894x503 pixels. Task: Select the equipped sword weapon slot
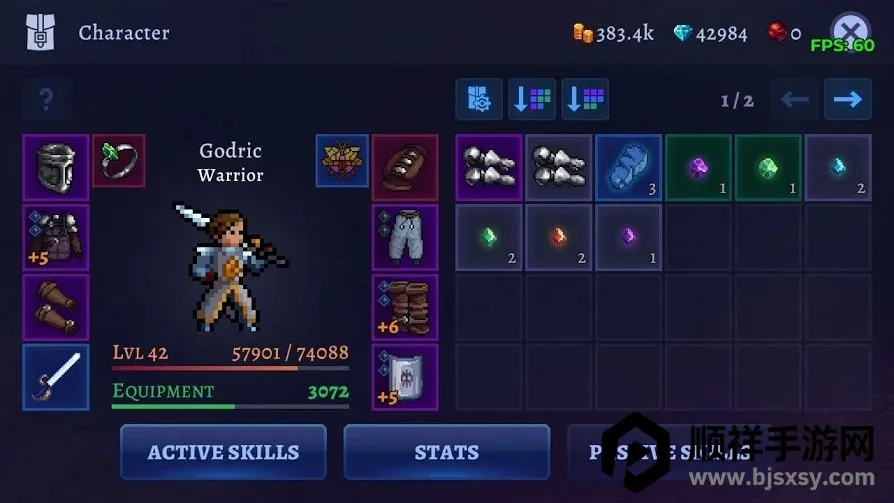coord(55,377)
